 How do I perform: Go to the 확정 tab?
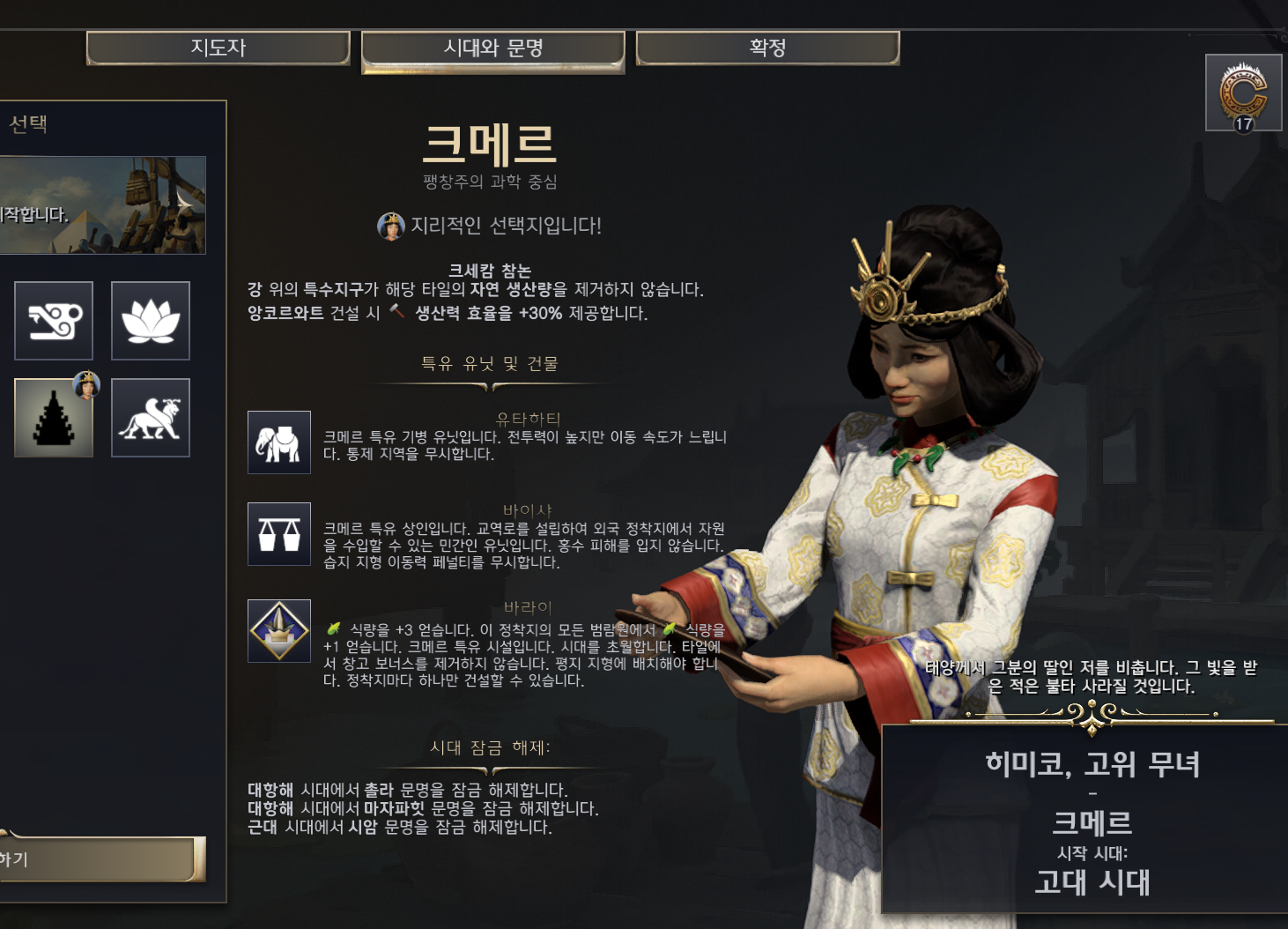click(x=767, y=48)
